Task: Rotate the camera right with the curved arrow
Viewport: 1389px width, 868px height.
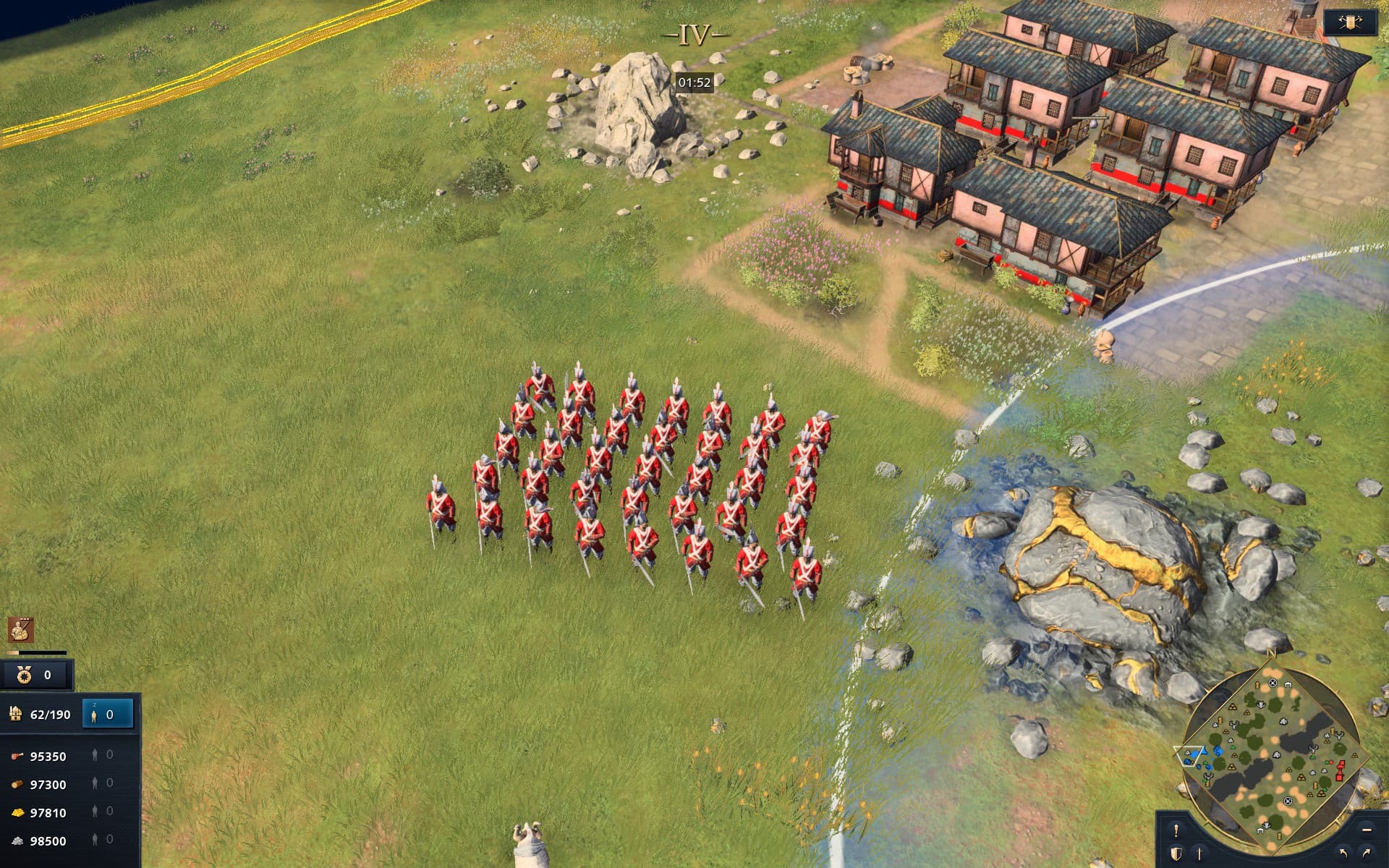Action: click(1367, 854)
